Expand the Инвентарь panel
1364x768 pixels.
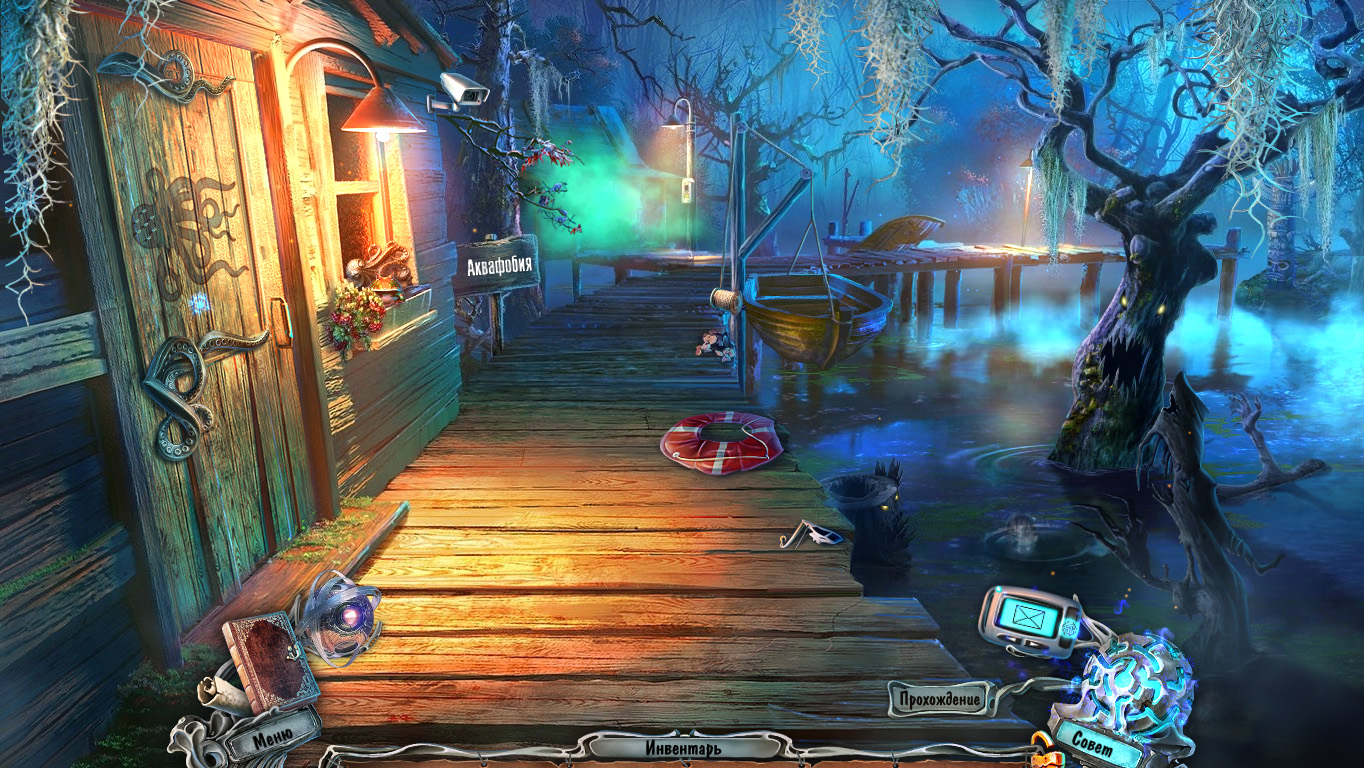pos(683,747)
